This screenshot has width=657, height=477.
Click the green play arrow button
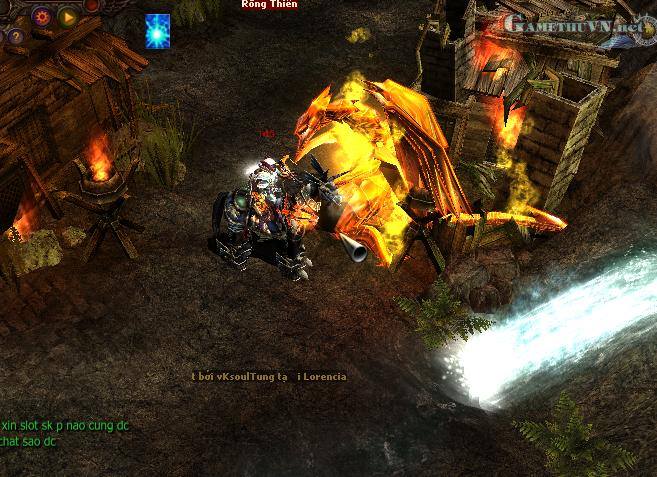coord(68,16)
